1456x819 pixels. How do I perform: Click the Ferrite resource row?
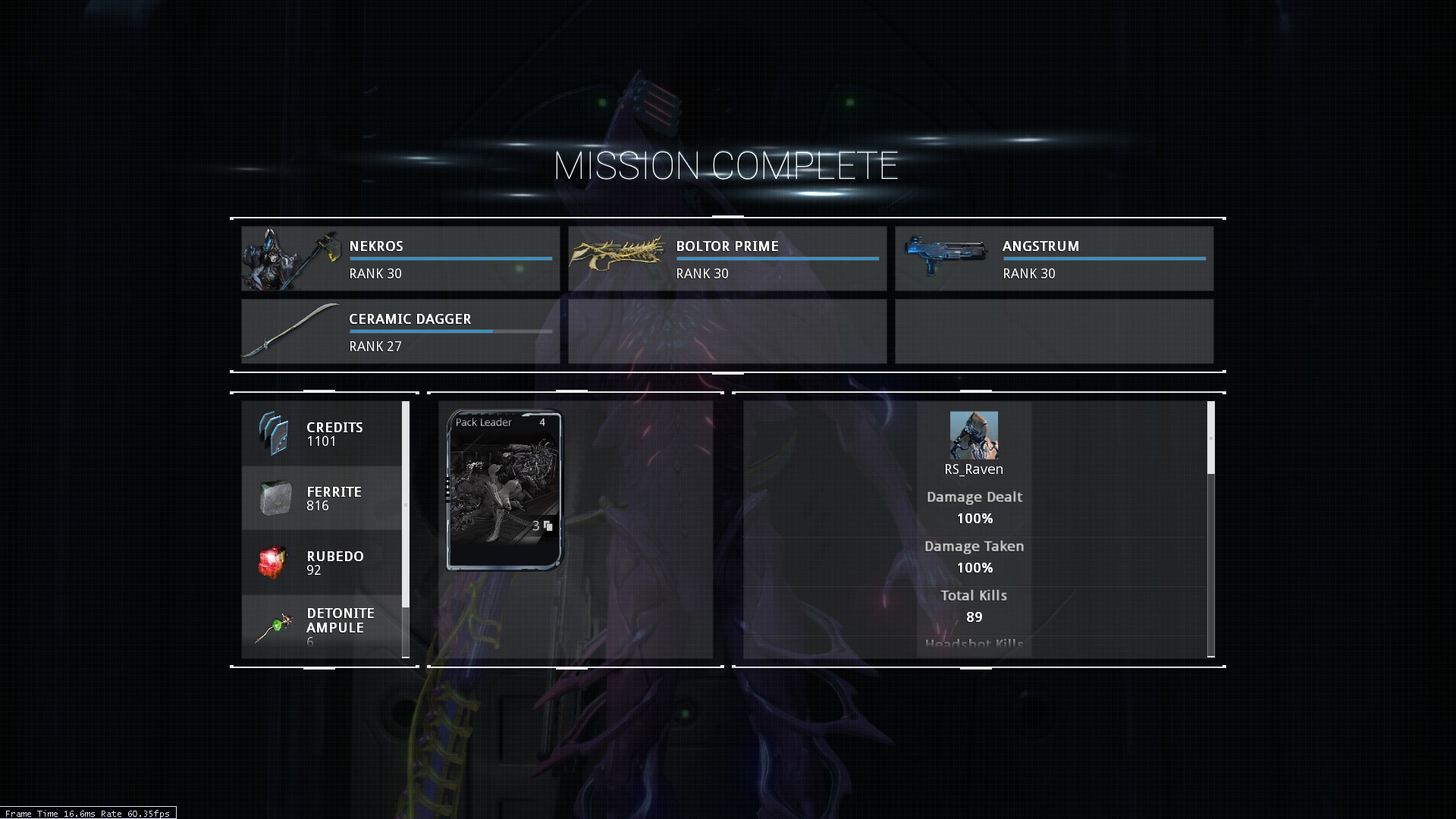pos(322,498)
